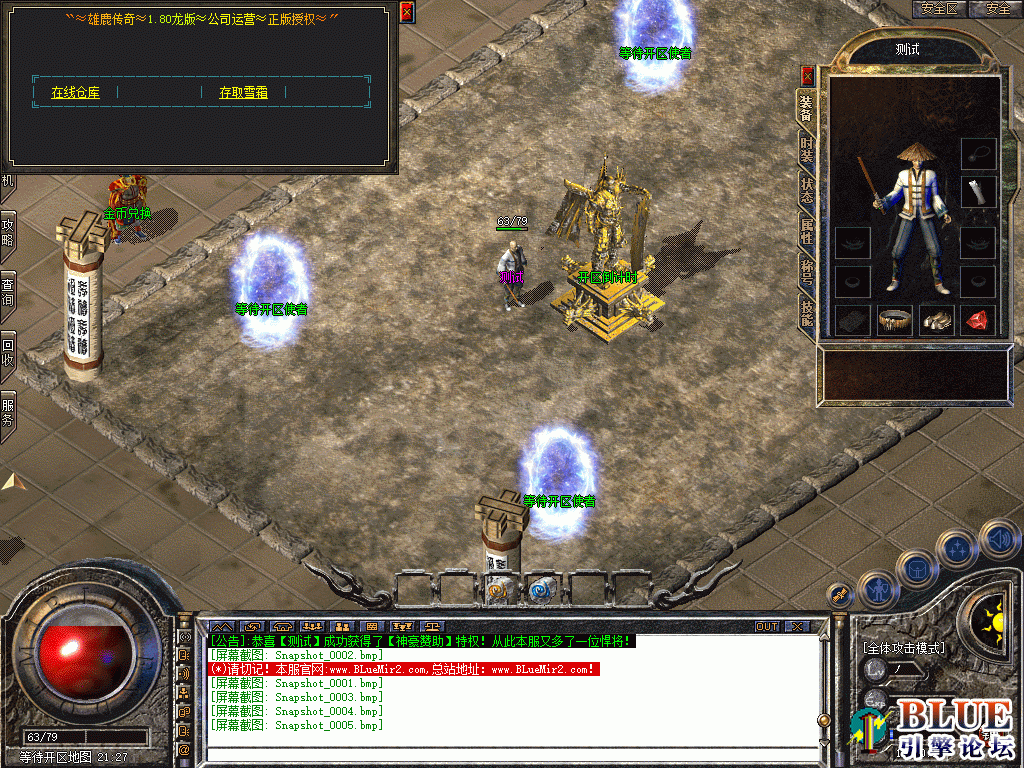Select the 称号 title tab
The image size is (1024, 768).
(x=806, y=272)
